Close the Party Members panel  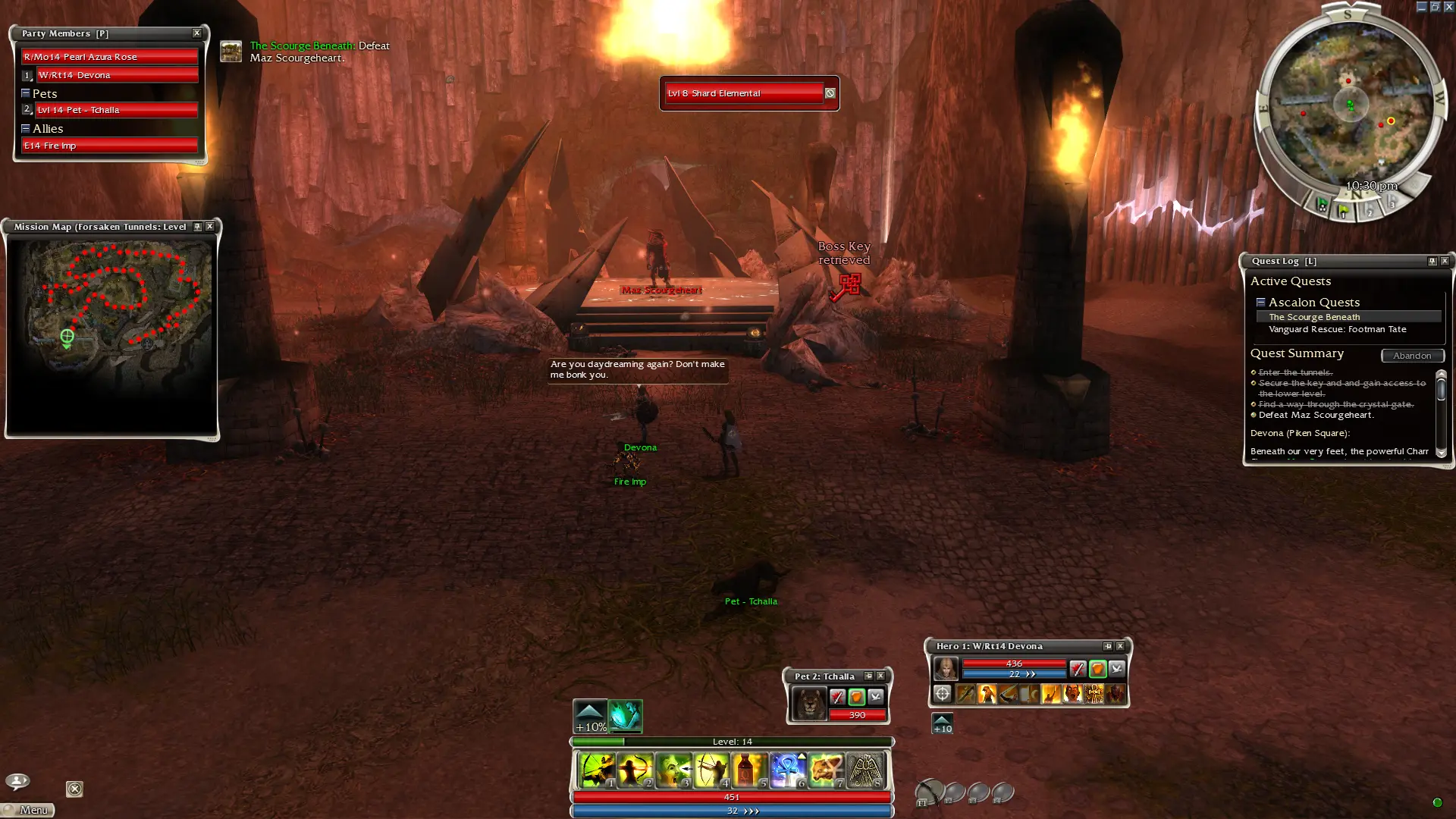click(x=197, y=33)
